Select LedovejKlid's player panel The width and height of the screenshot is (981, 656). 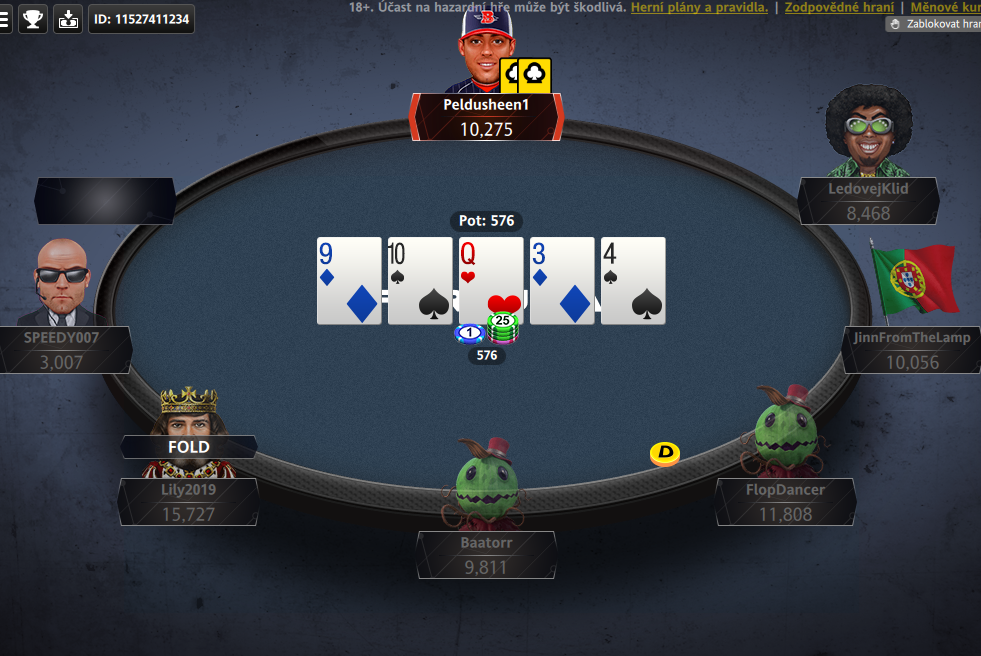coord(868,201)
